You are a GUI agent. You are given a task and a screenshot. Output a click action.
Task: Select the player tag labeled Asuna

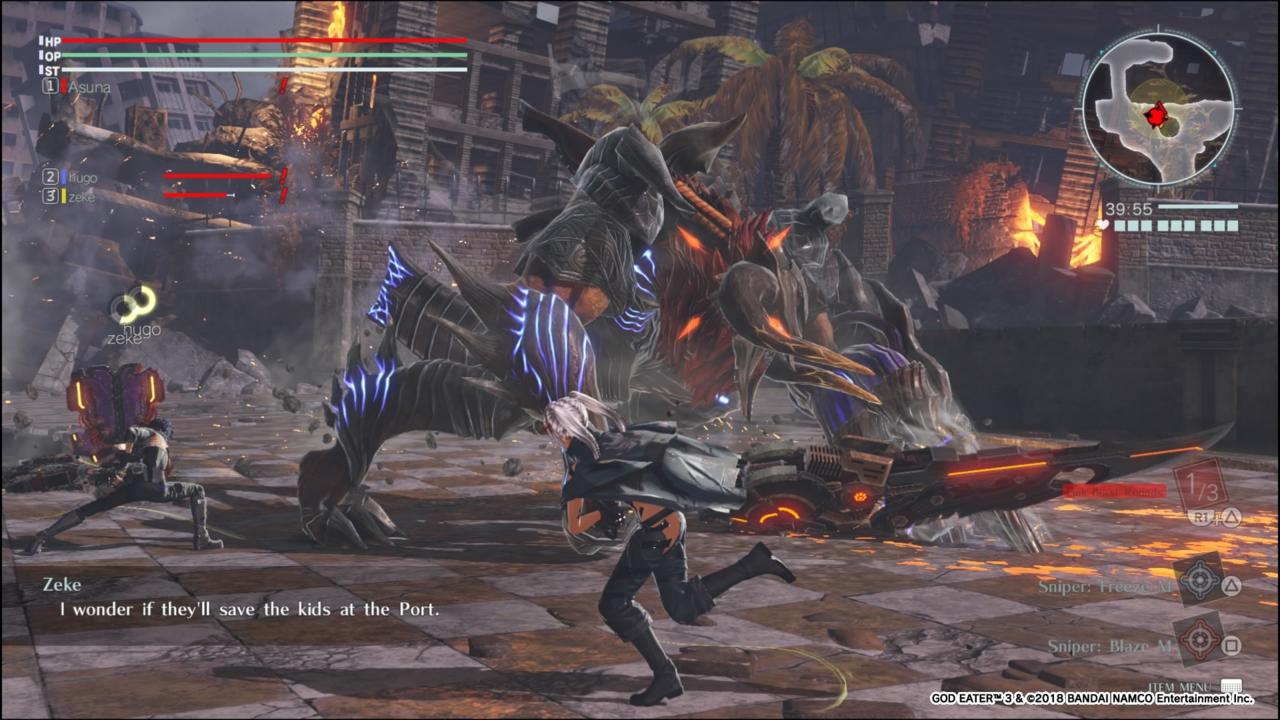click(x=88, y=87)
